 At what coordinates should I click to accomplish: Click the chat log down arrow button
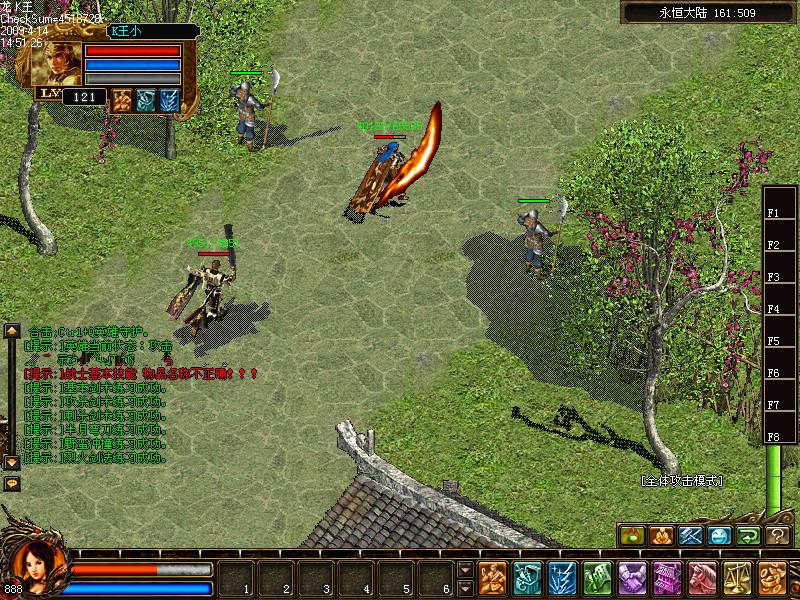point(12,463)
